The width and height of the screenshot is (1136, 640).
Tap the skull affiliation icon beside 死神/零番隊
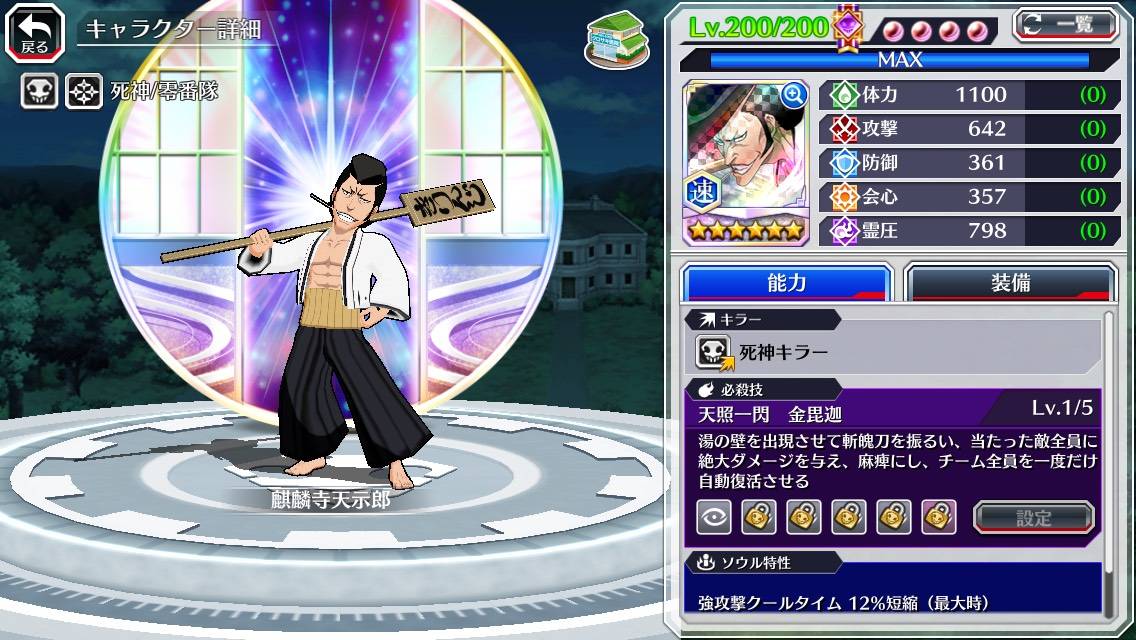[x=38, y=92]
